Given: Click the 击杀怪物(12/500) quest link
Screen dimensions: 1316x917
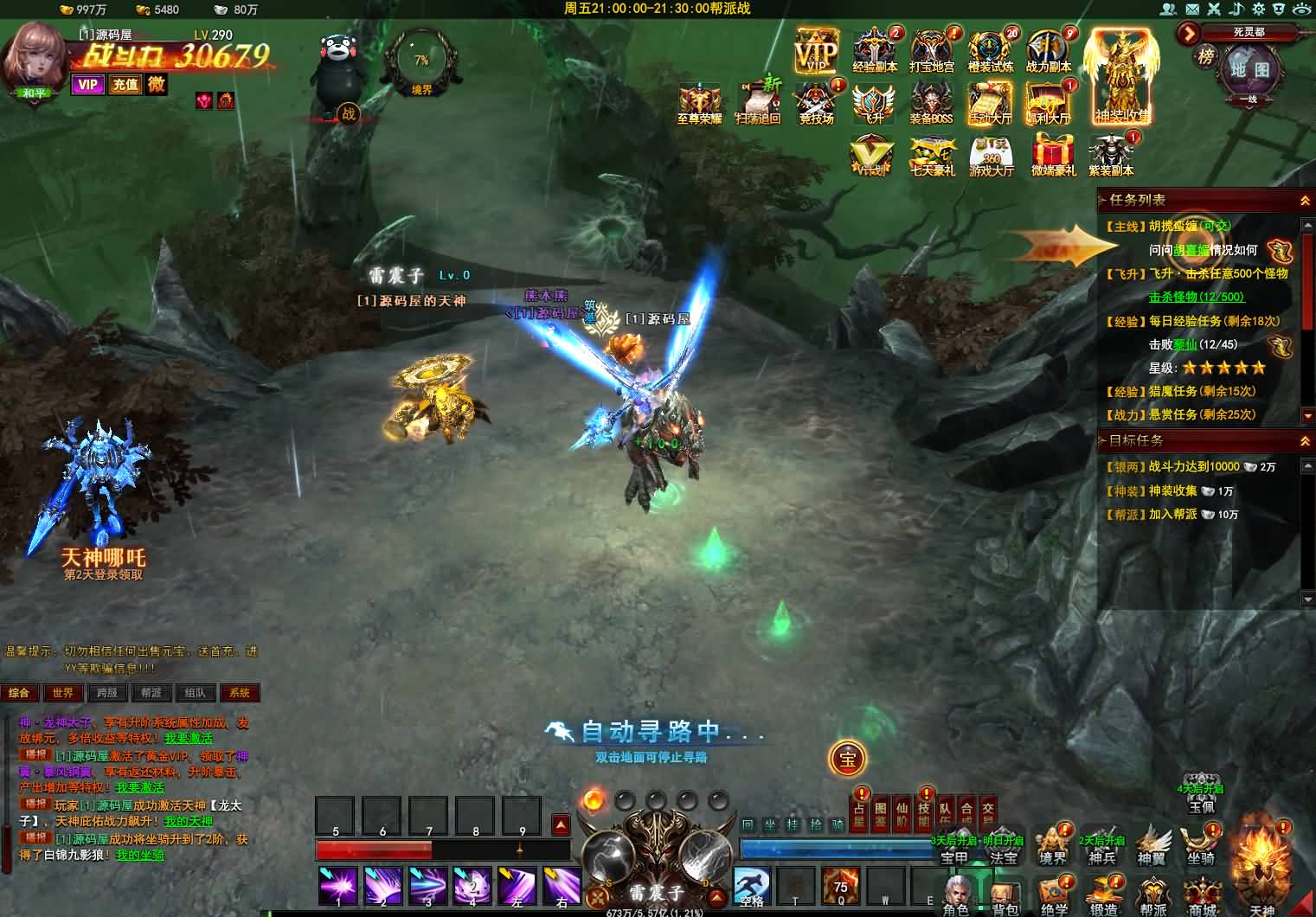Looking at the screenshot, I should (x=1196, y=297).
